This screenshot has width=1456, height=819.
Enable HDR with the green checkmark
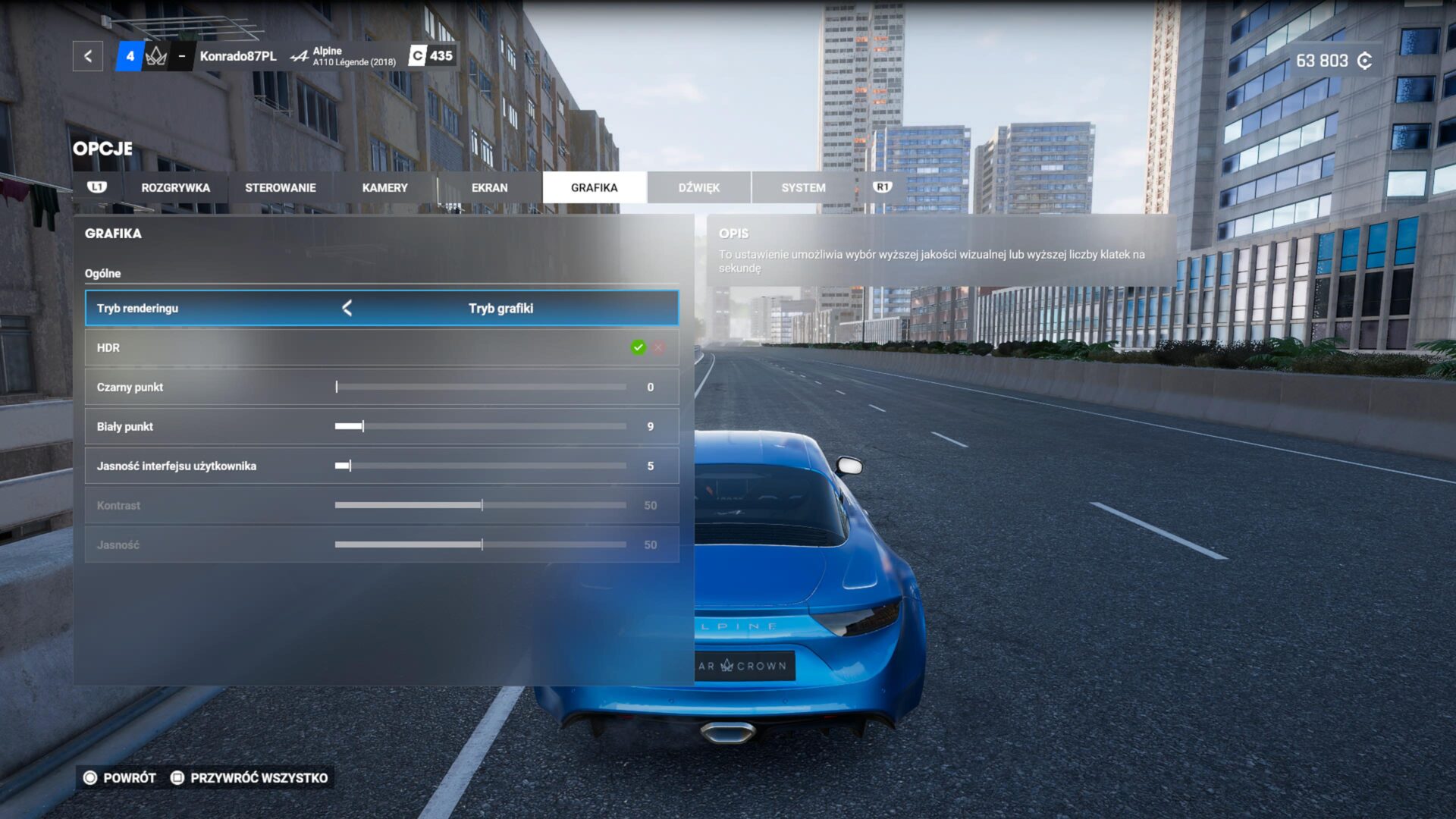[638, 347]
